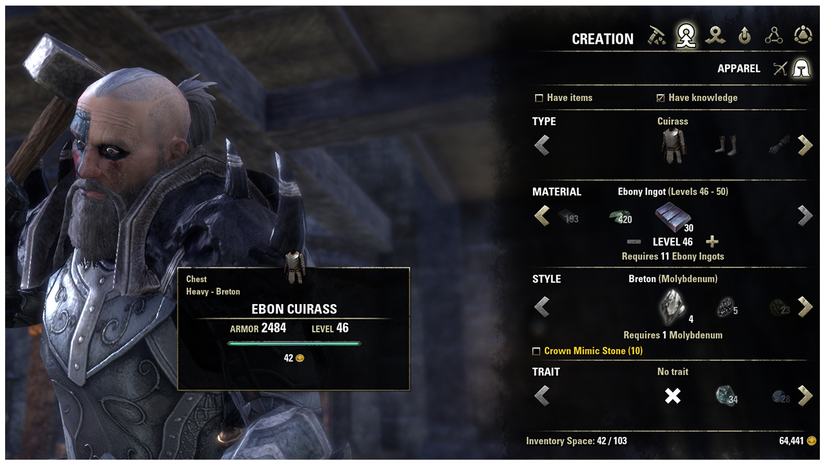Select the Molybdenum style stone
The height and width of the screenshot is (464, 825).
[671, 307]
